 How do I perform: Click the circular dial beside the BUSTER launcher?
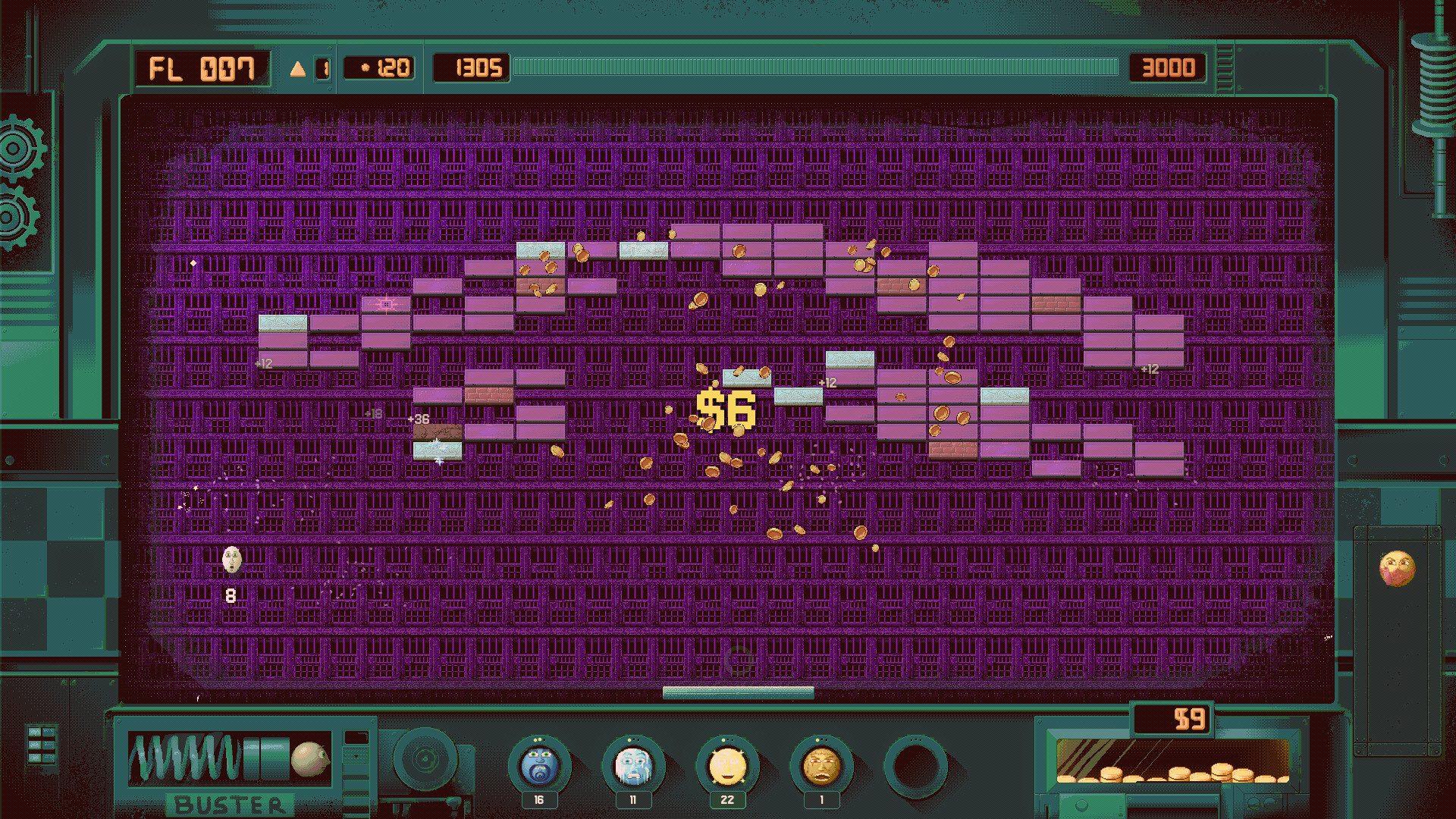(427, 760)
